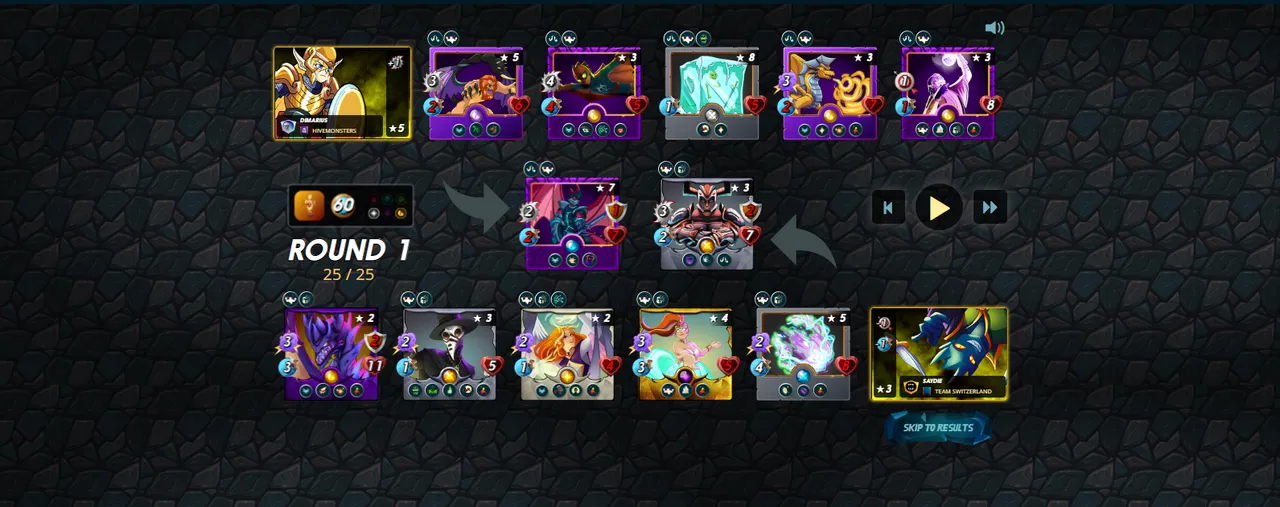
Task: Select the purple spiky dragon card
Action: (331, 354)
